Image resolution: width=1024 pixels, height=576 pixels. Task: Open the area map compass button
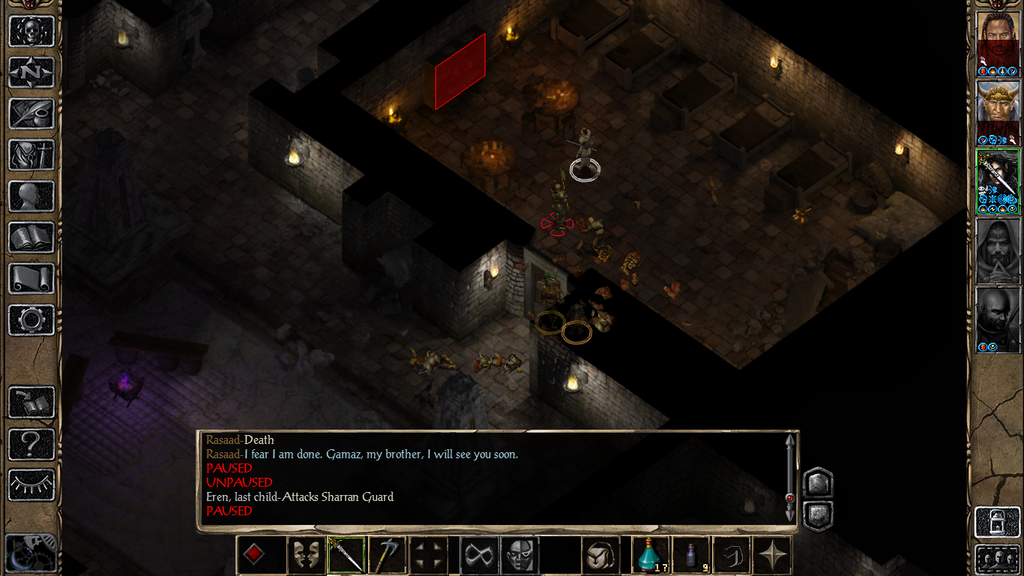pos(31,72)
